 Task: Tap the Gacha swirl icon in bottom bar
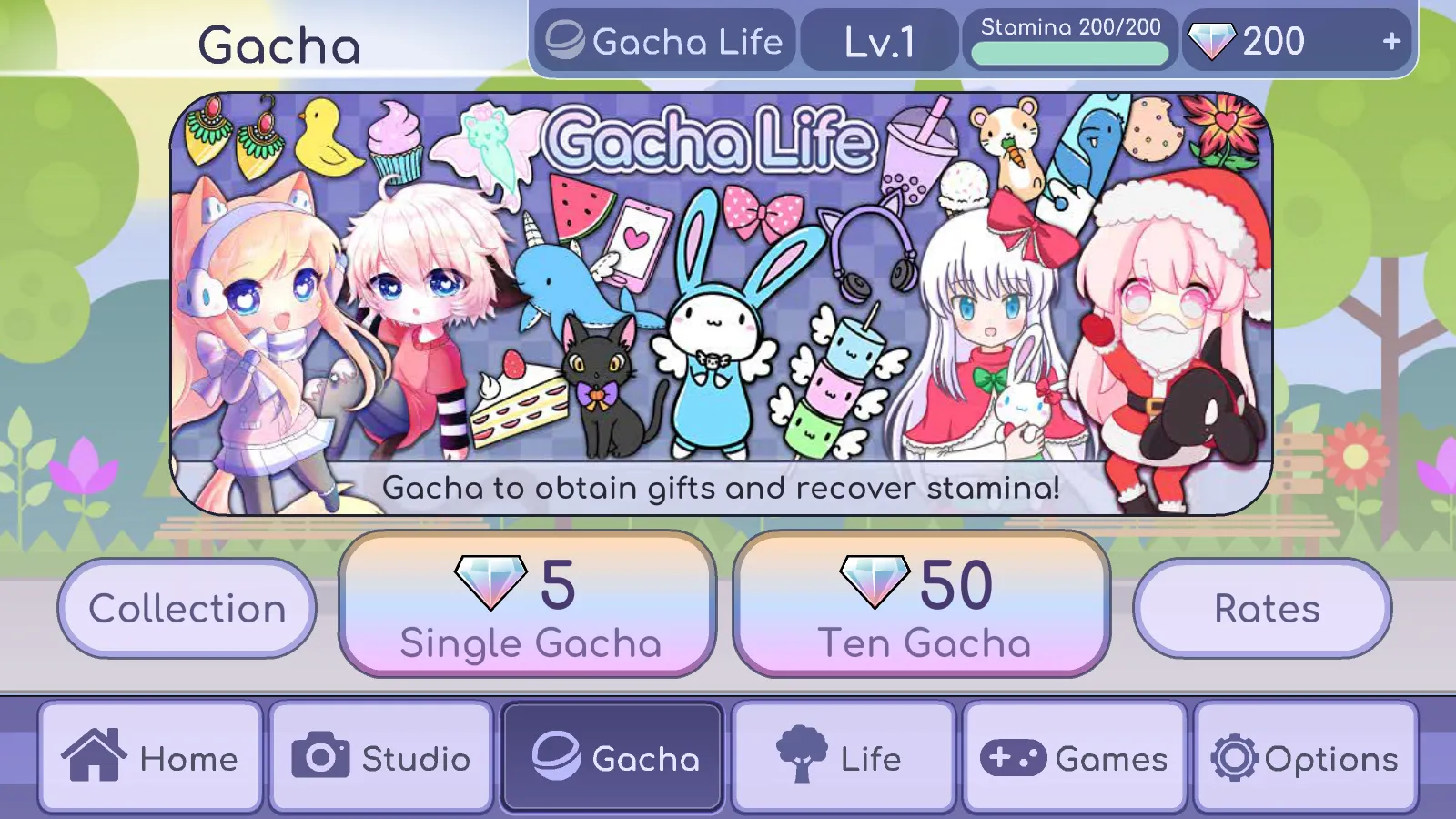(556, 754)
